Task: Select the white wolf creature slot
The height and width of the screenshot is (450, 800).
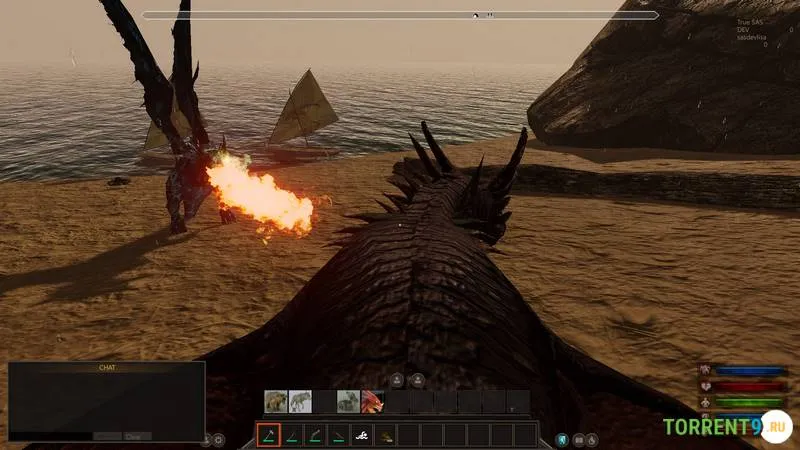Action: pyautogui.click(x=299, y=402)
